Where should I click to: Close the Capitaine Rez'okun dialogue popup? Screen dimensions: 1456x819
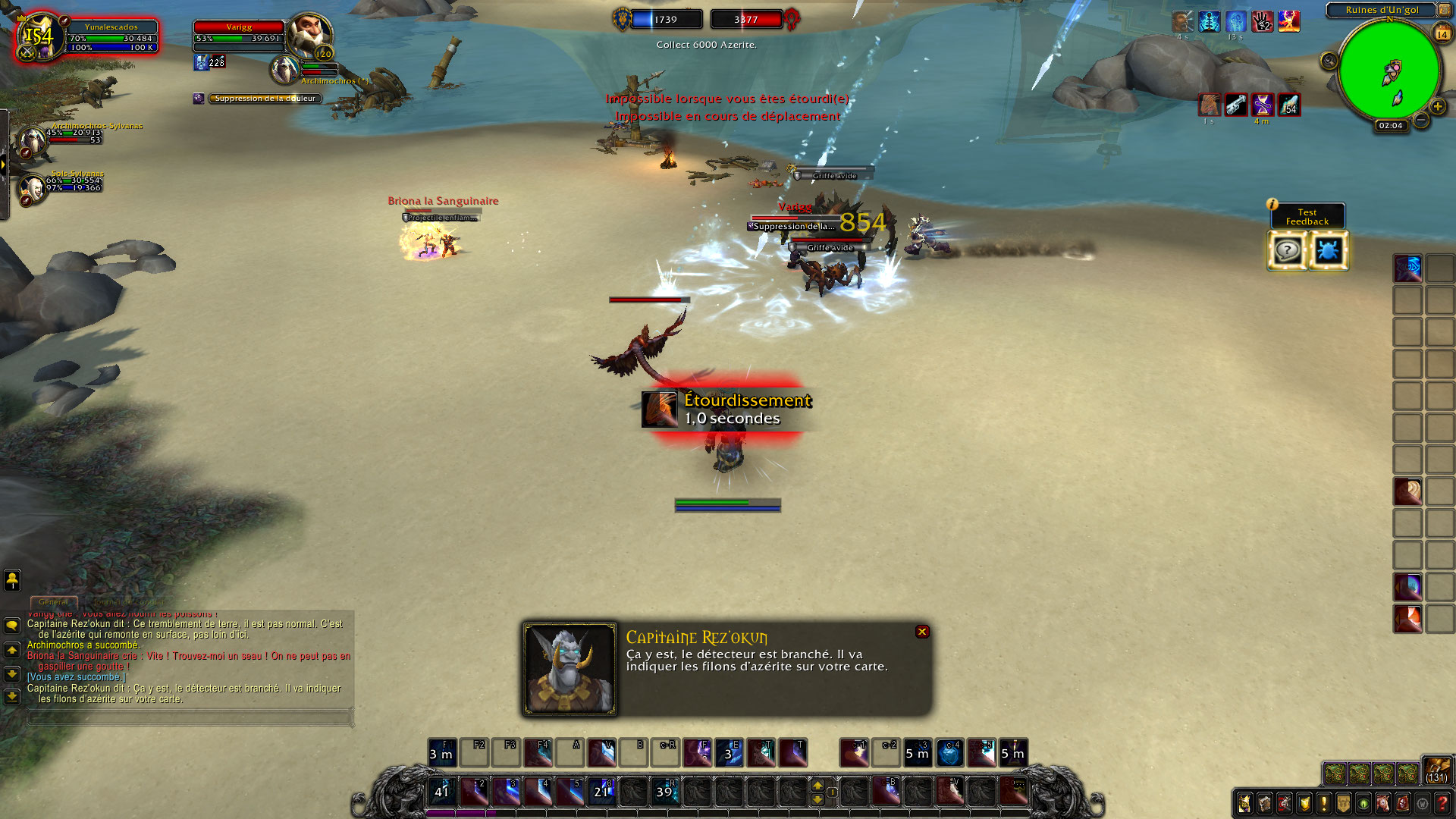pyautogui.click(x=922, y=632)
